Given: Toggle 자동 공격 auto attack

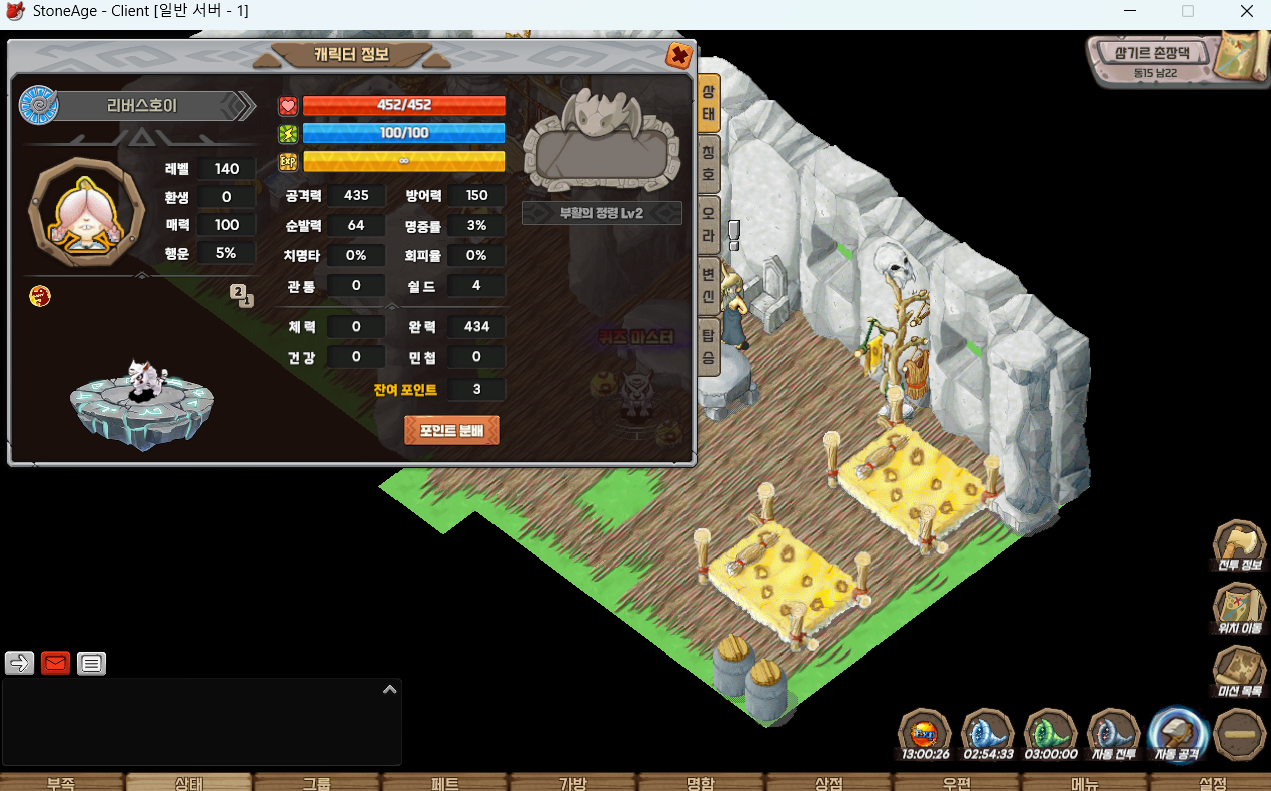Looking at the screenshot, I should 1178,735.
